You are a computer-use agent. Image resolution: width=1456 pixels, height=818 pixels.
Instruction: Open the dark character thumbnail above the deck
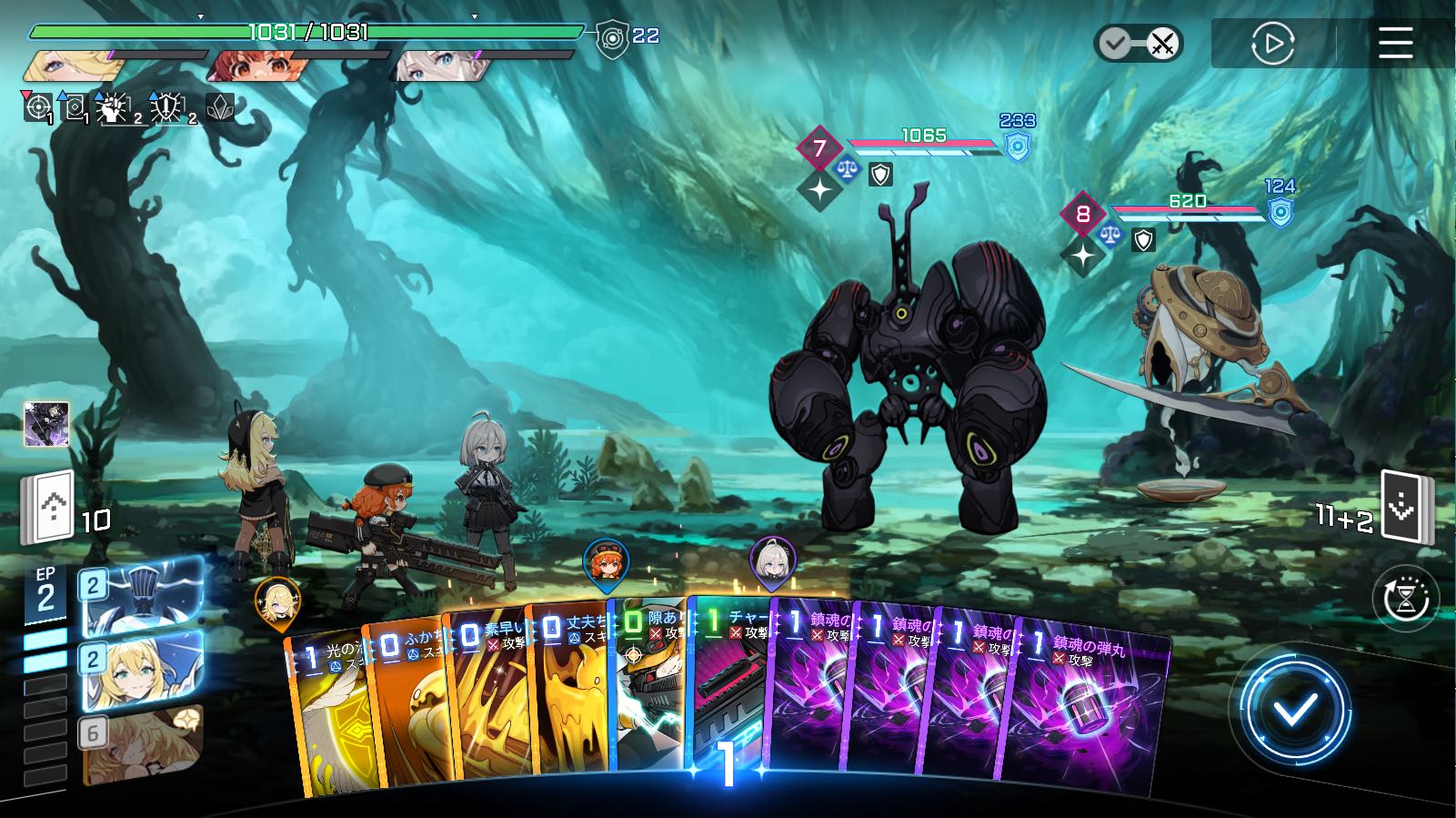click(x=46, y=424)
